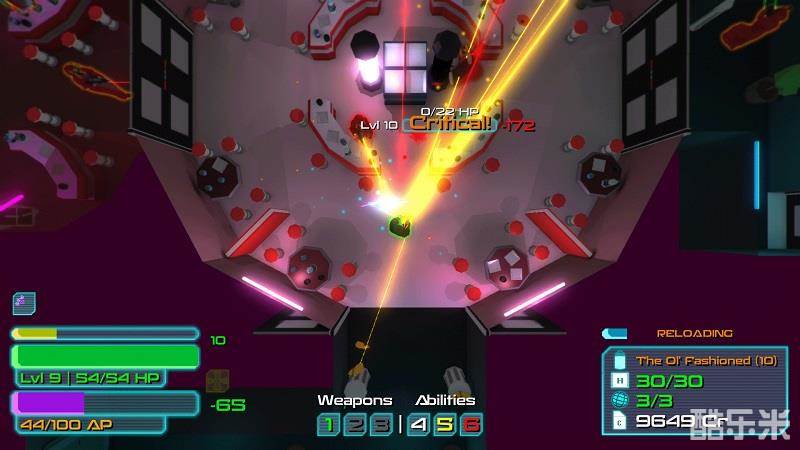Click the purple status effect icon
This screenshot has height=450, width=800.
pyautogui.click(x=24, y=302)
